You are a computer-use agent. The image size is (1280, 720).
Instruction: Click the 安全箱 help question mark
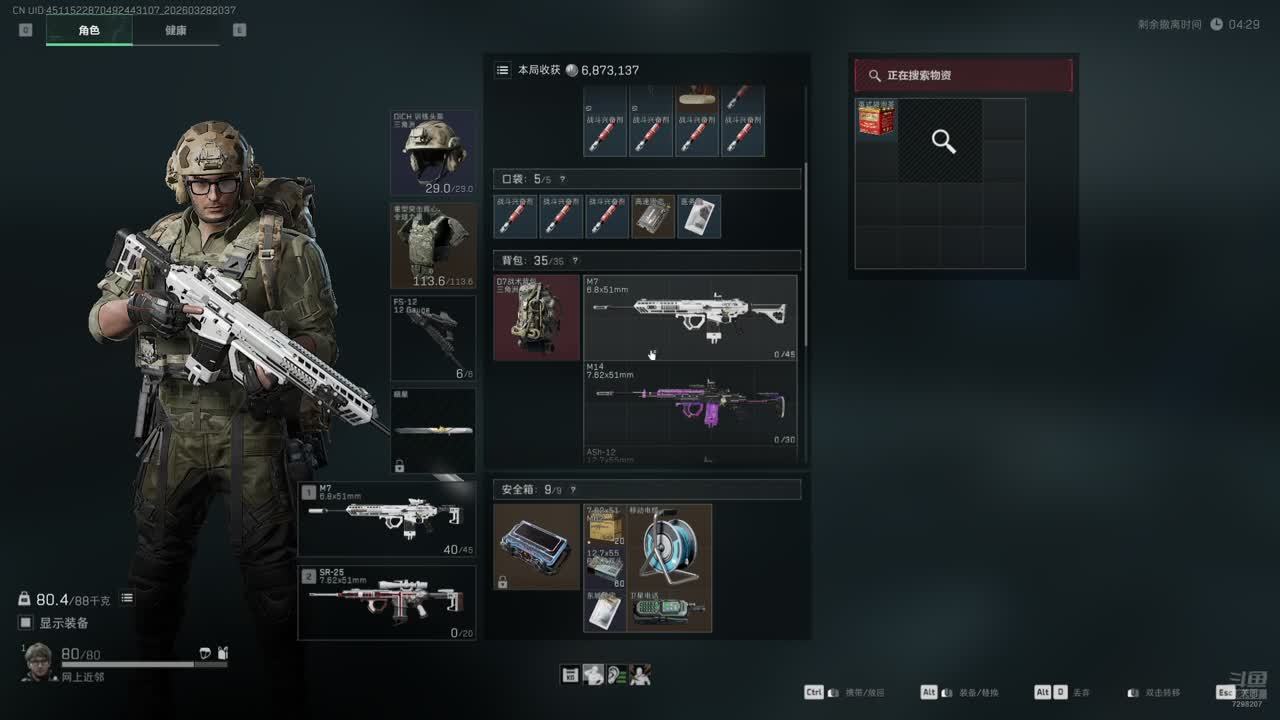[x=573, y=490]
